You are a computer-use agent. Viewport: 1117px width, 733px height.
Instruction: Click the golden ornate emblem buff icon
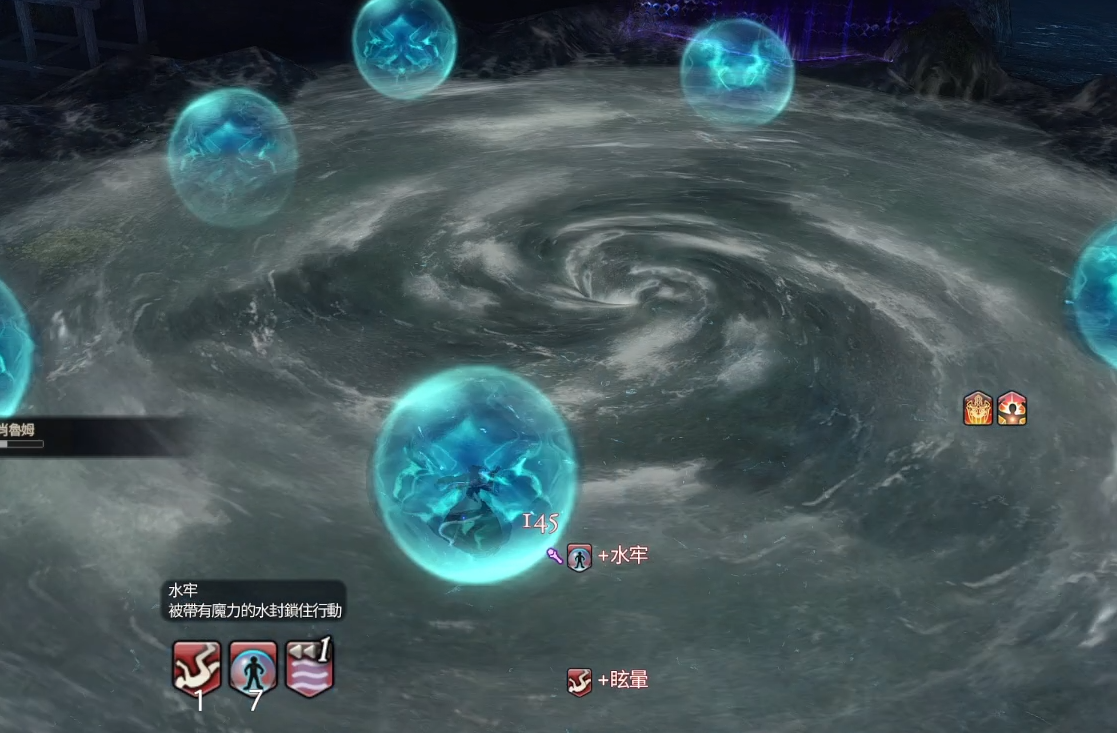pos(978,408)
